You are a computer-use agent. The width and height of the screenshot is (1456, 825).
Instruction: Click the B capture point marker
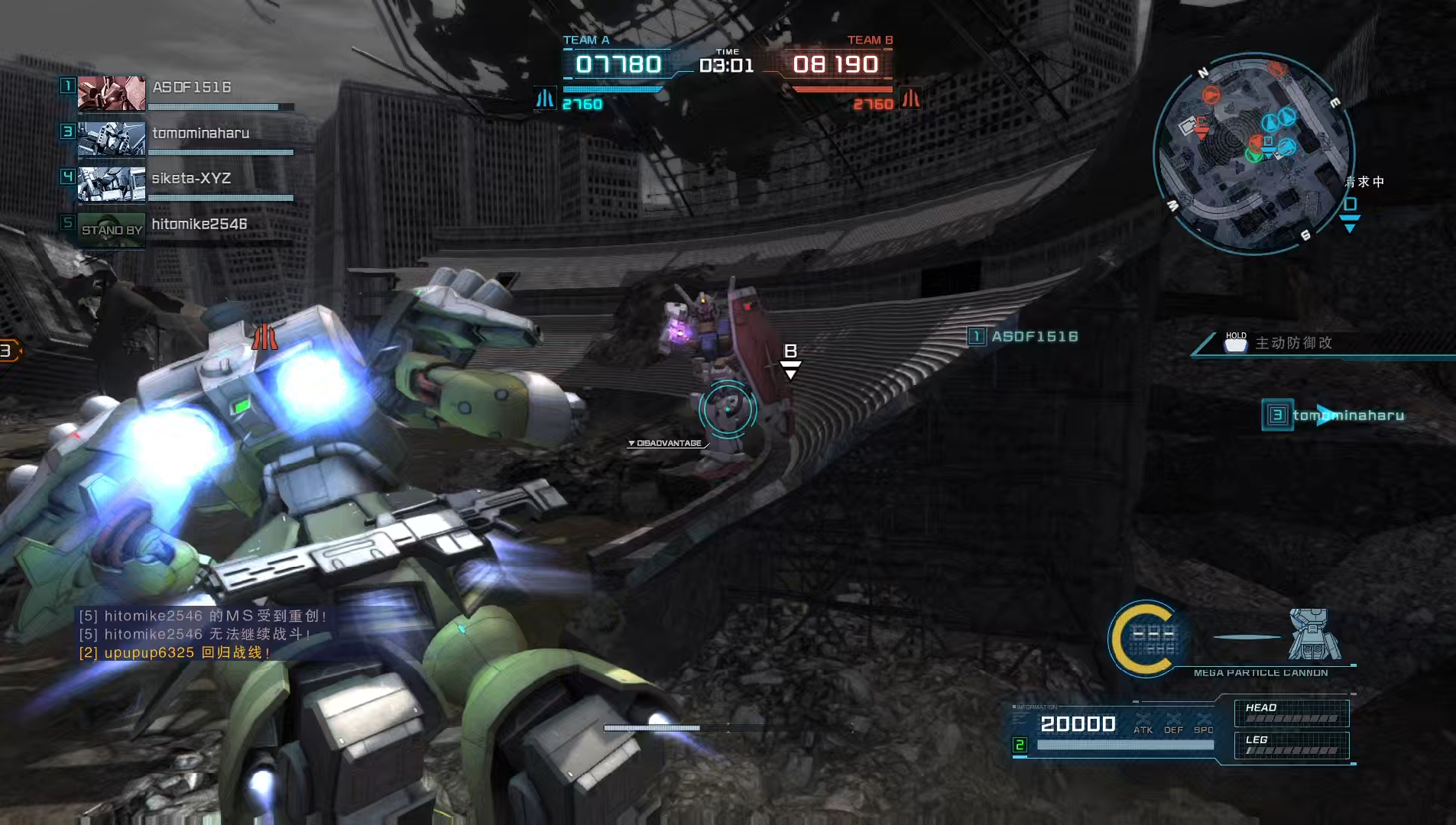click(790, 359)
